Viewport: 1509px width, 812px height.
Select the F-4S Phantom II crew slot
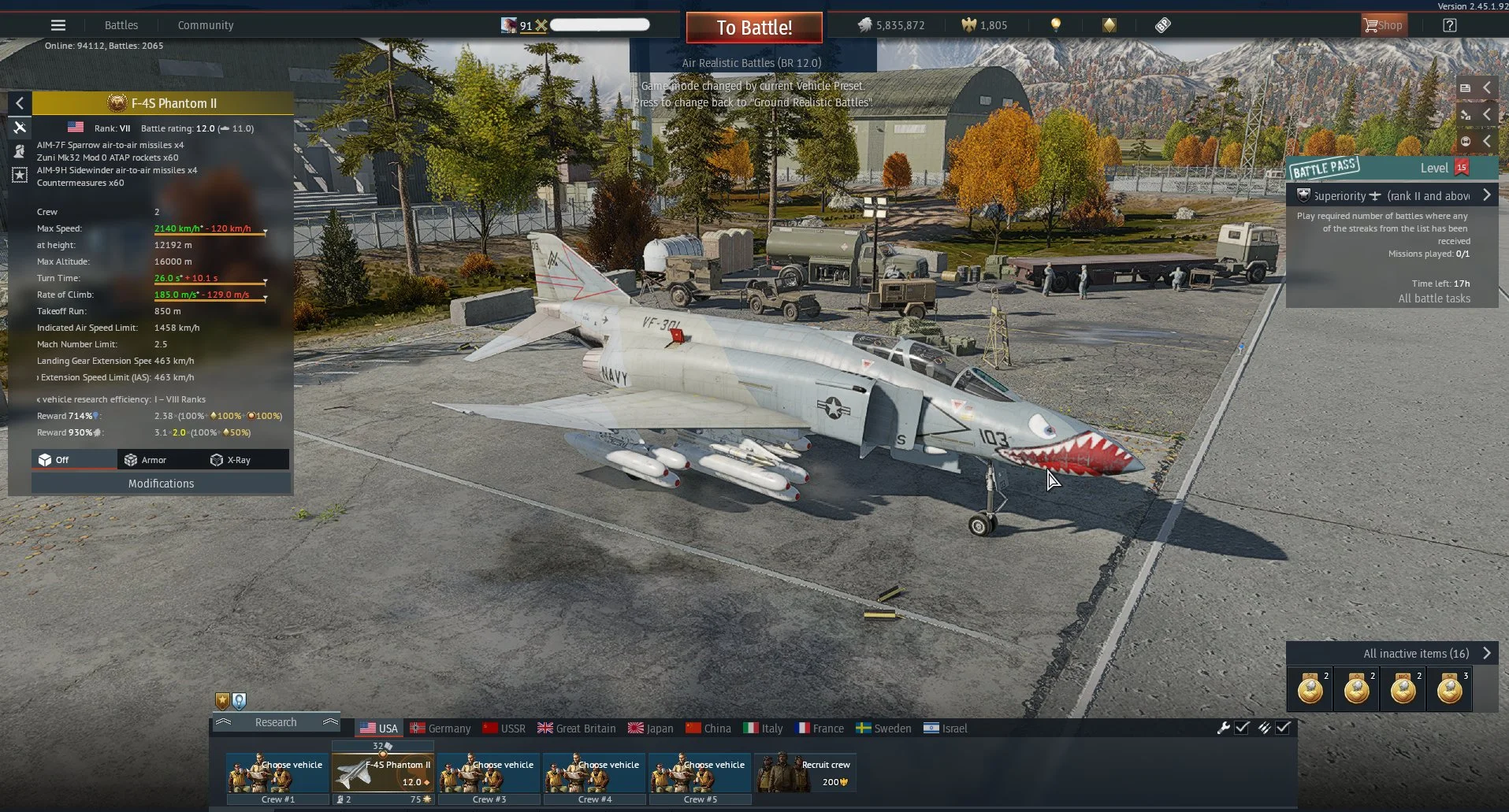pyautogui.click(x=383, y=773)
